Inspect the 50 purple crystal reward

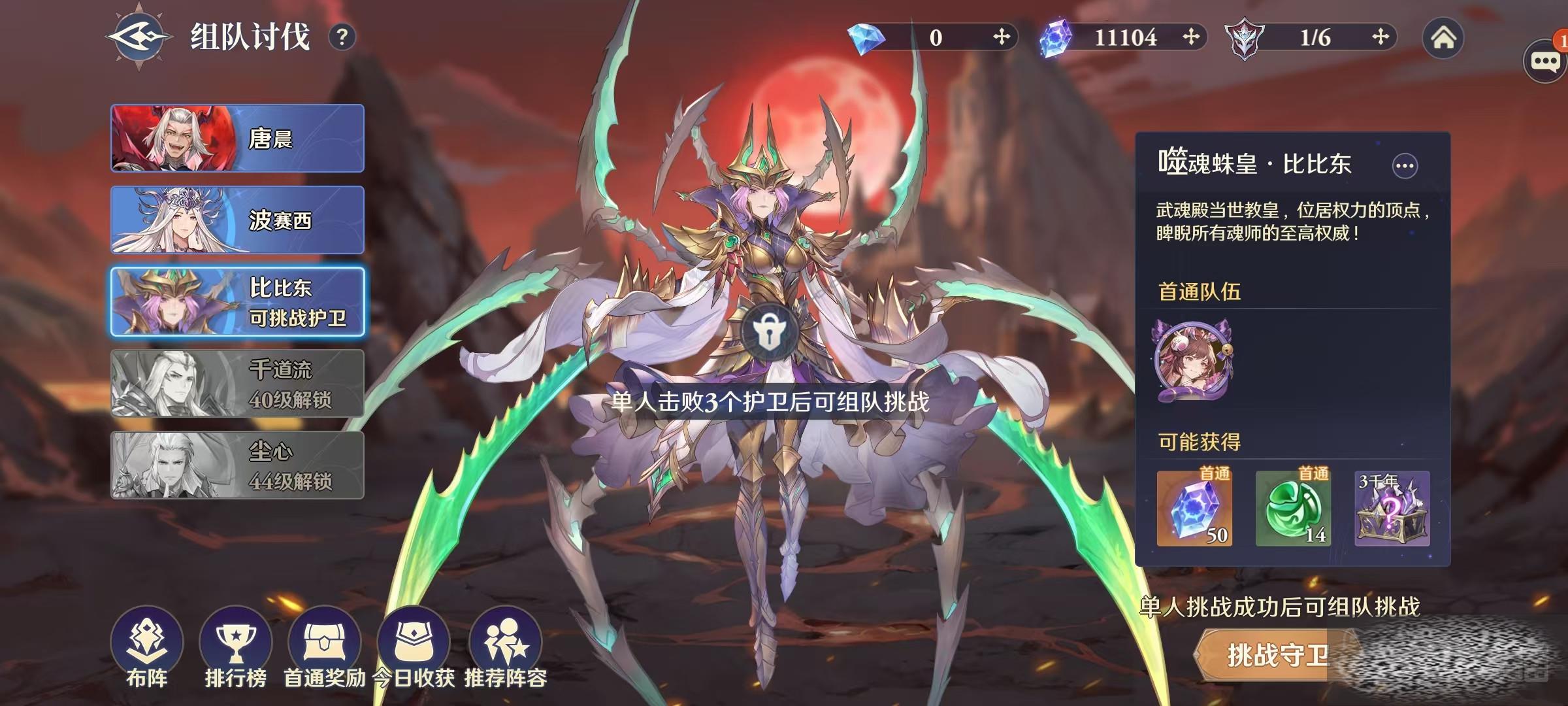[x=1194, y=509]
